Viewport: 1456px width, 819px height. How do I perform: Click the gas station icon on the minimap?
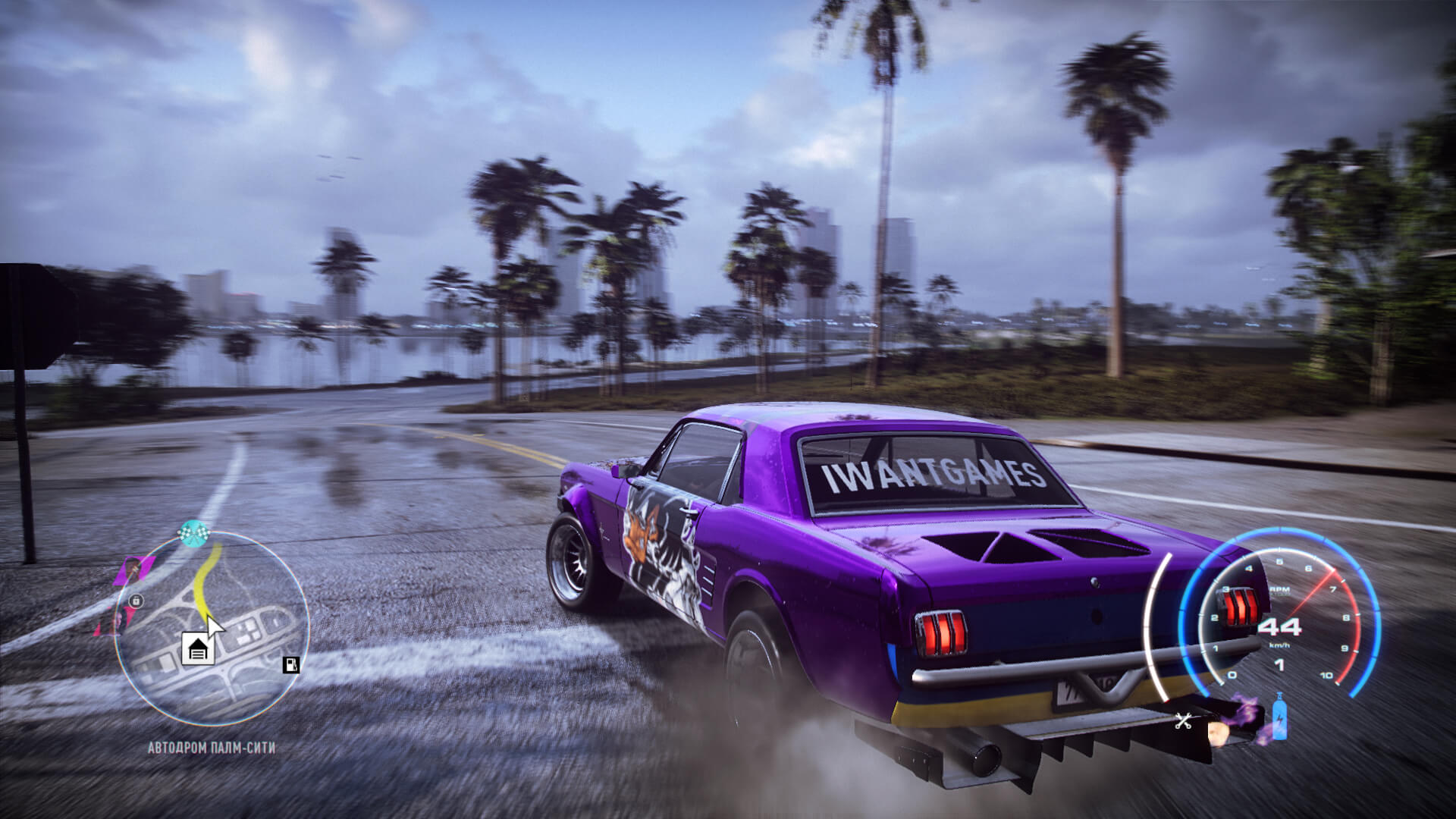[290, 667]
